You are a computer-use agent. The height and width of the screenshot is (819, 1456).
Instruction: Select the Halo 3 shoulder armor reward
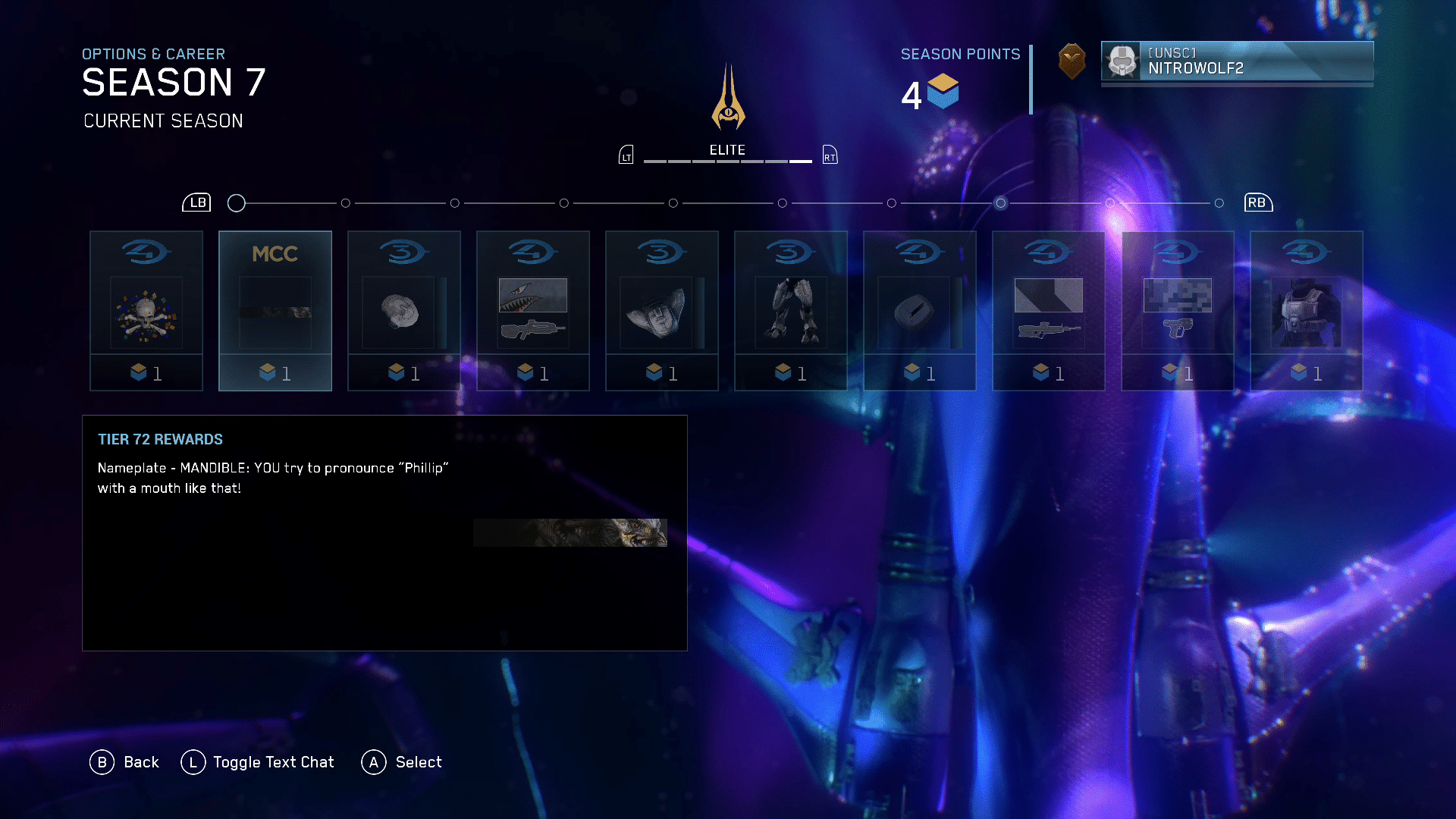662,311
